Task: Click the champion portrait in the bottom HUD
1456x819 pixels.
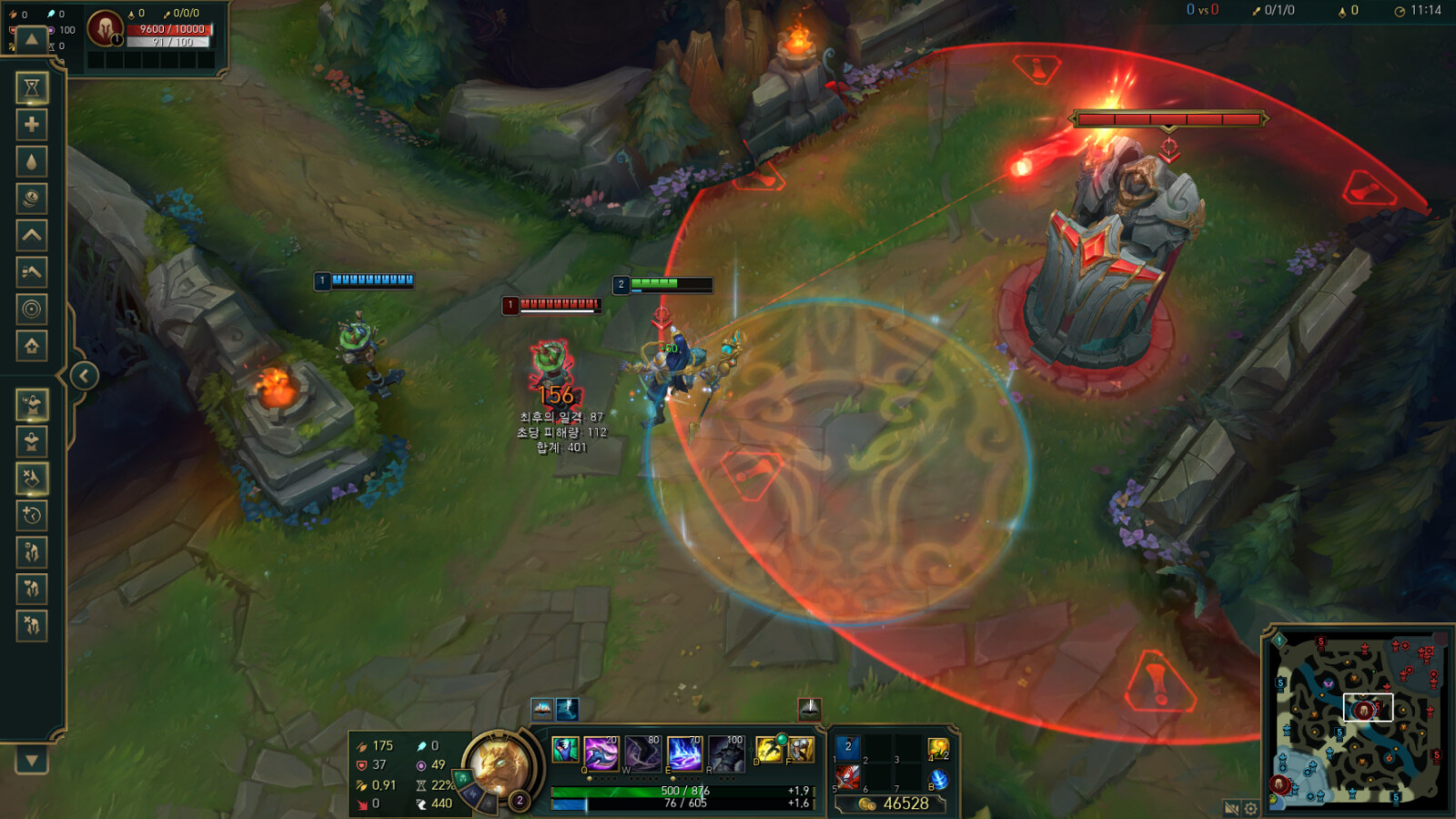Action: [x=498, y=763]
